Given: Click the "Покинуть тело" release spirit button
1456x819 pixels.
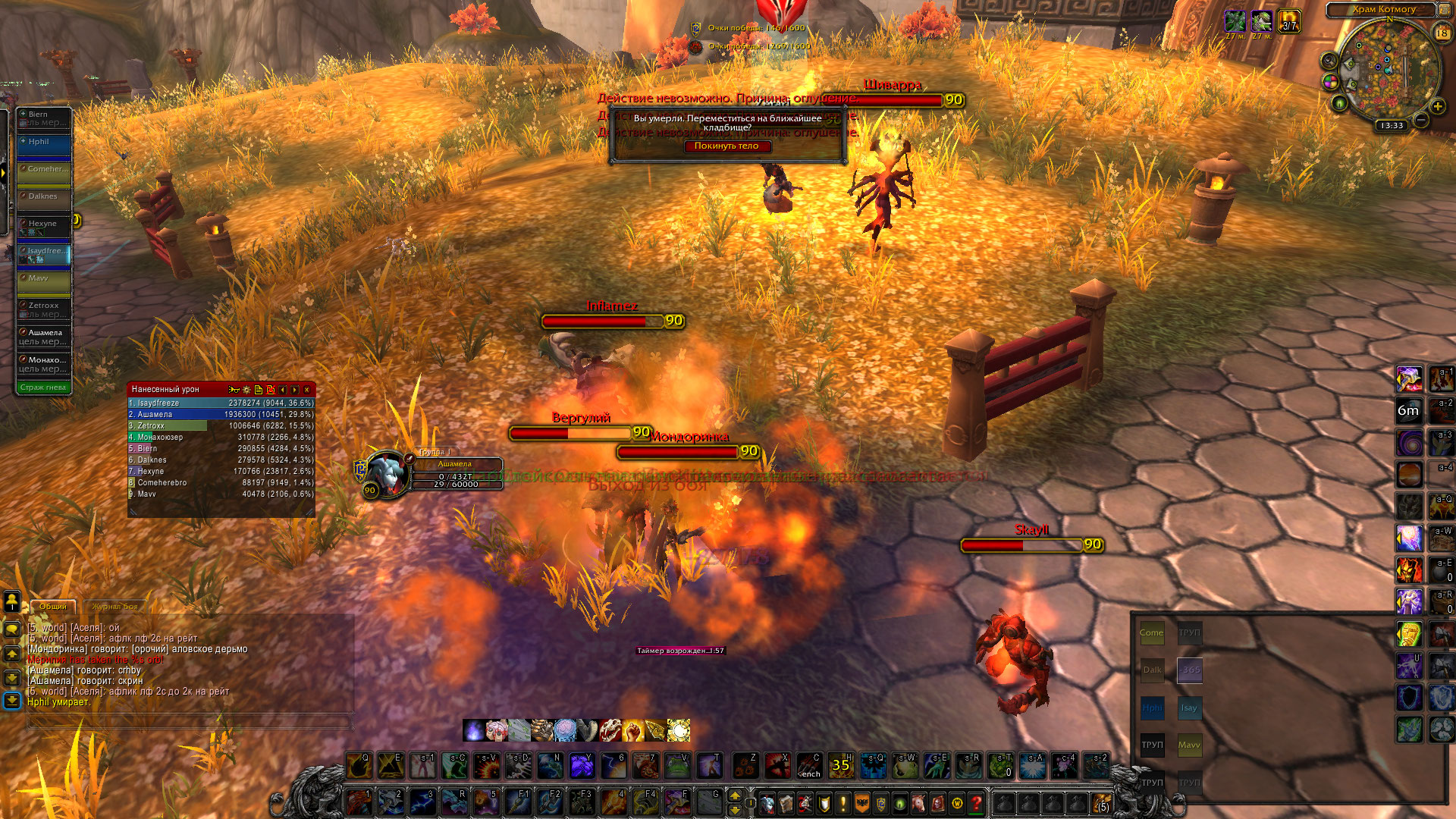Looking at the screenshot, I should [726, 146].
